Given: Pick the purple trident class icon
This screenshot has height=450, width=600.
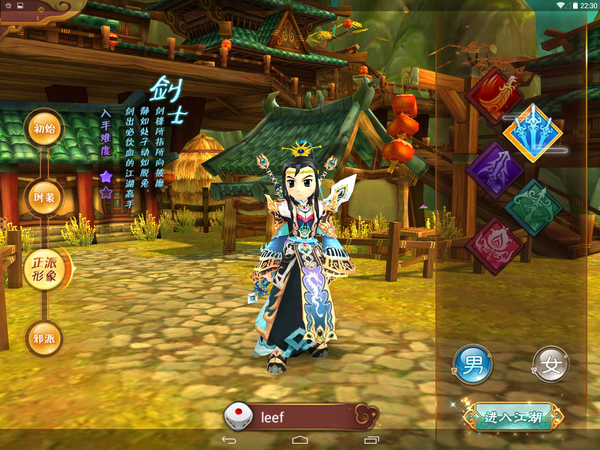Looking at the screenshot, I should 495,170.
